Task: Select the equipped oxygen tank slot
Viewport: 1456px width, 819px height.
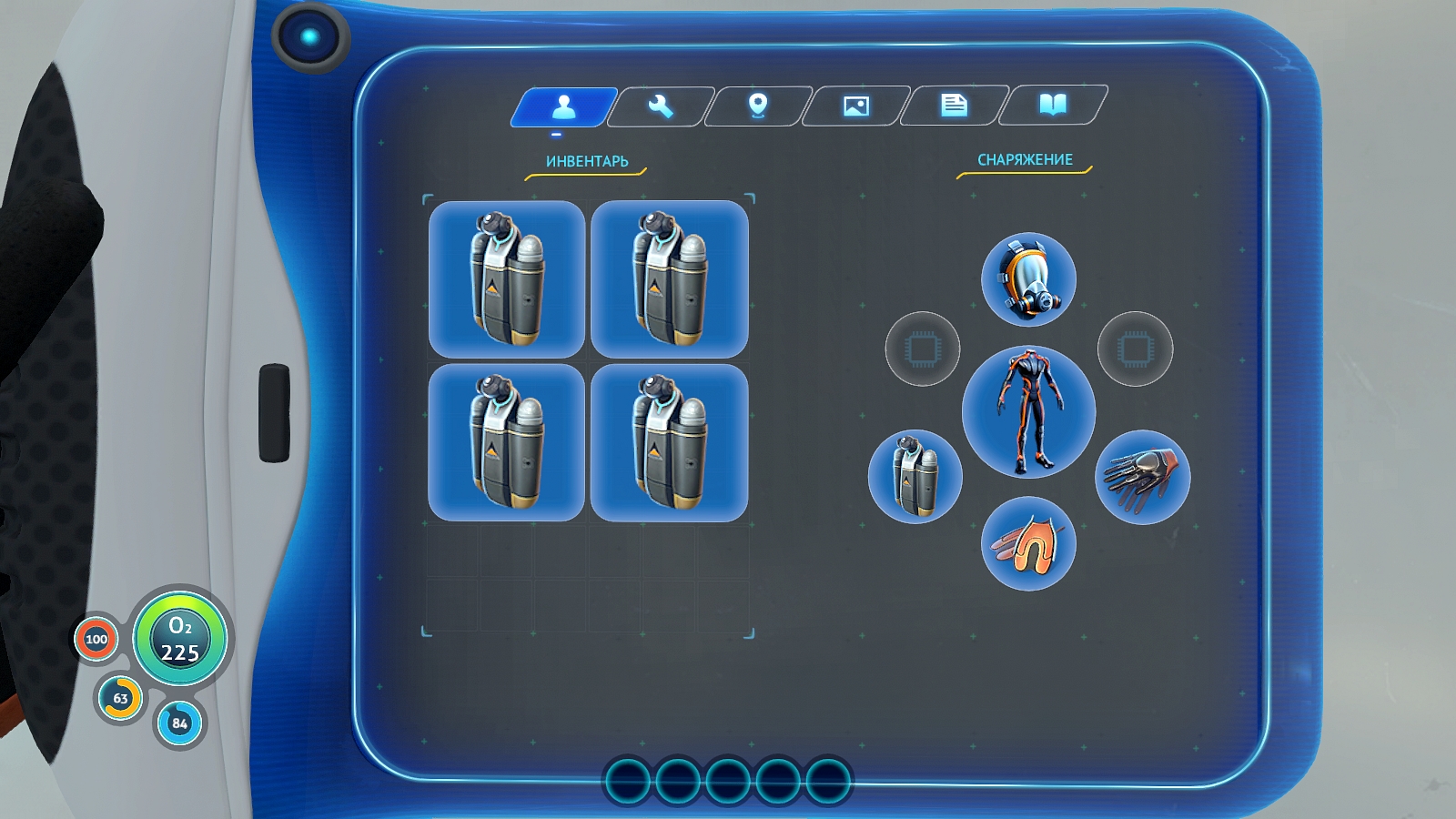Action: 915,476
